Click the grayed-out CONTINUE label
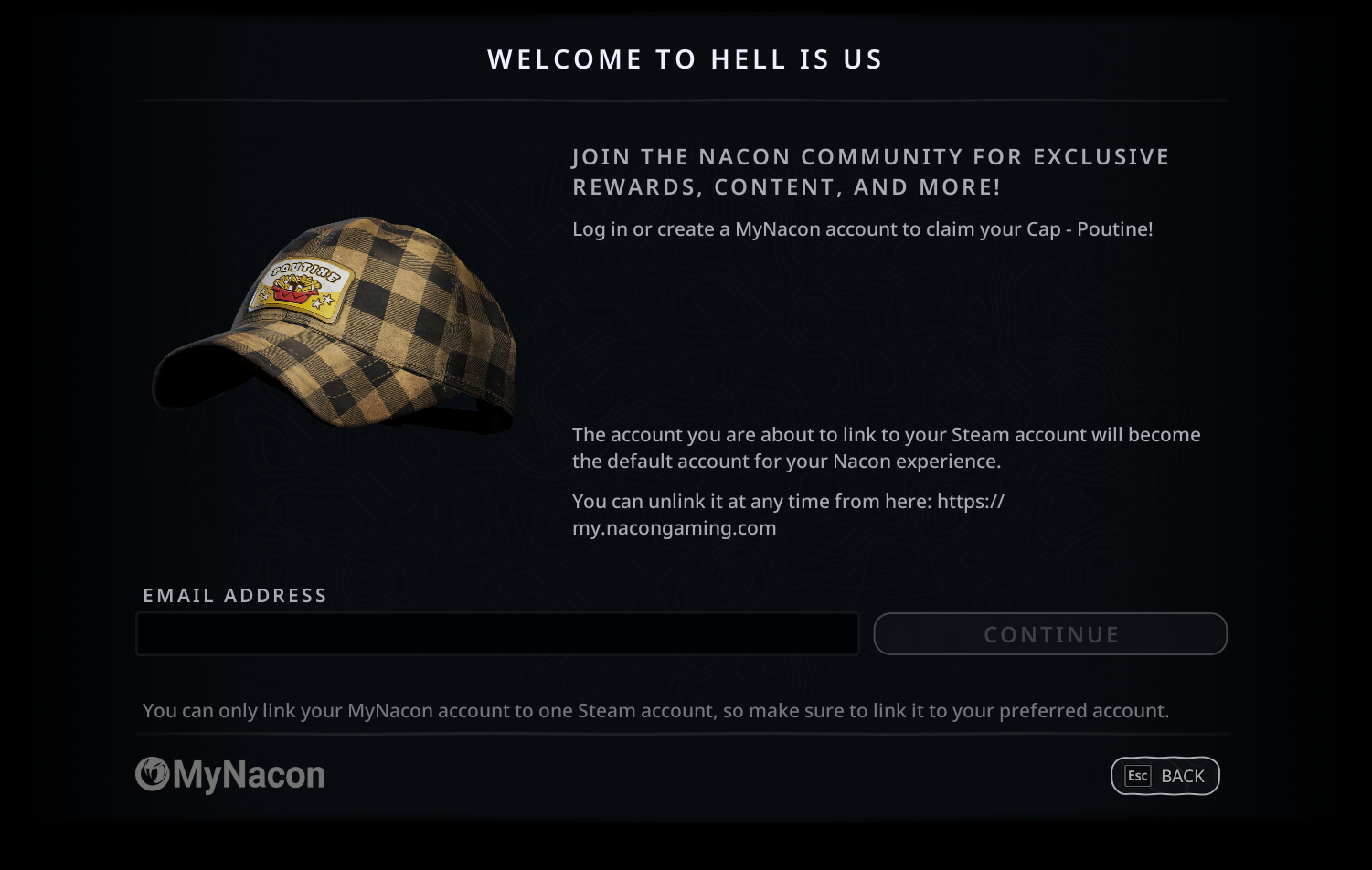 point(1050,634)
